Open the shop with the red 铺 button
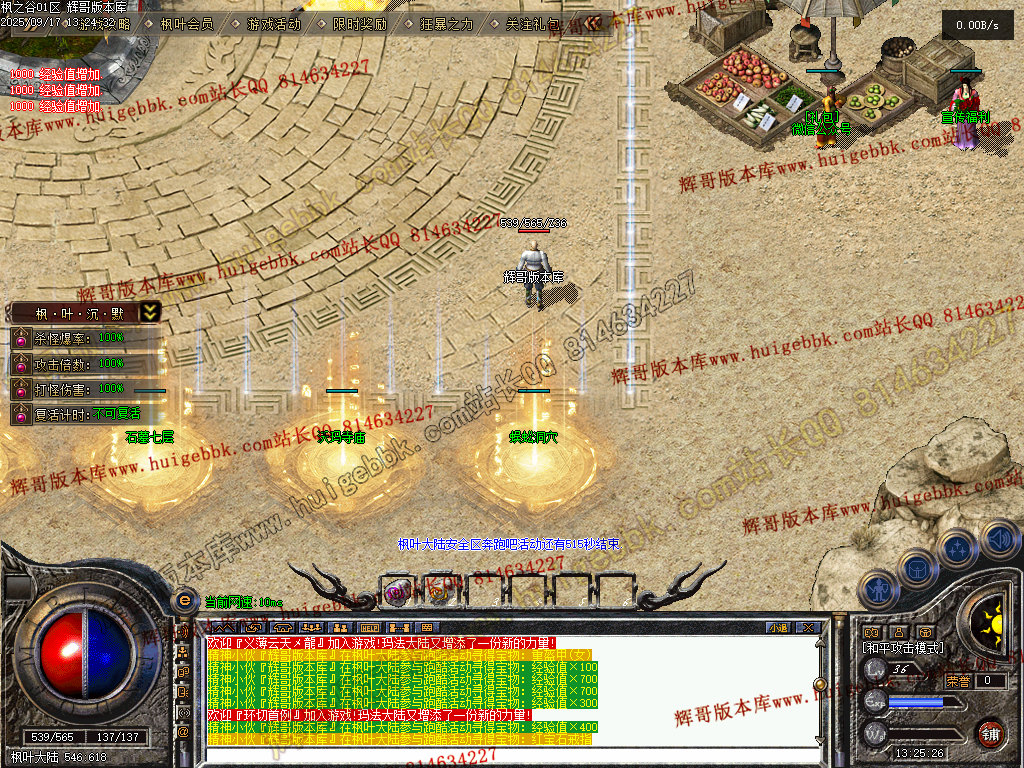 [990, 734]
